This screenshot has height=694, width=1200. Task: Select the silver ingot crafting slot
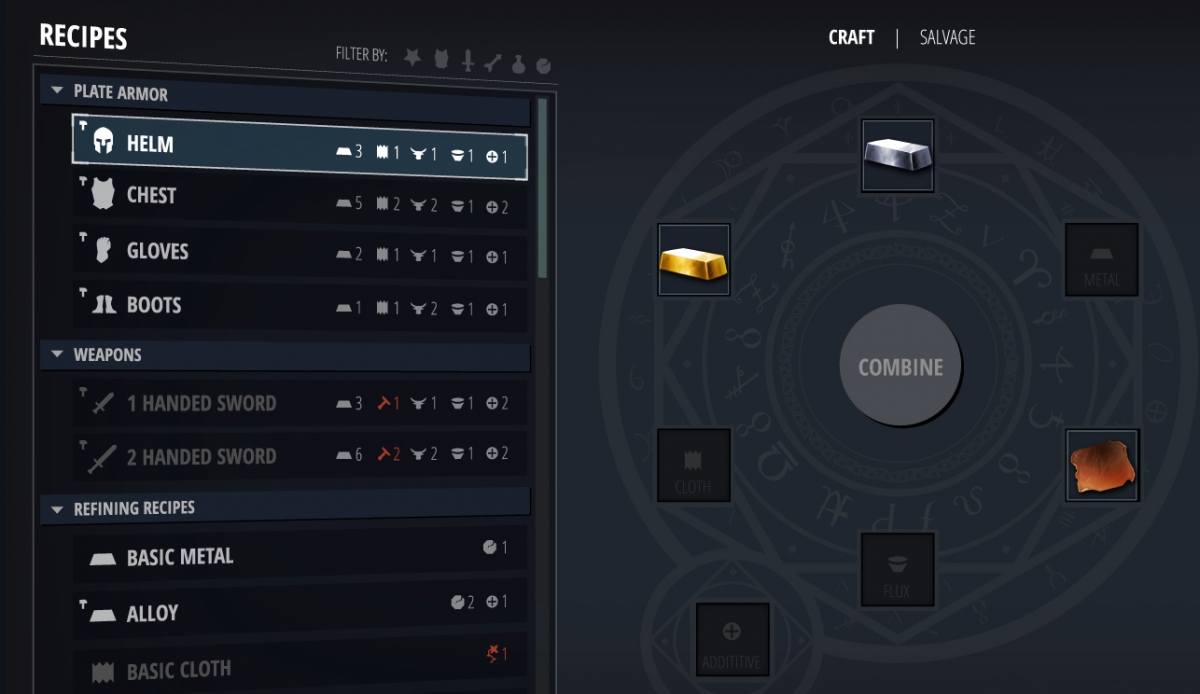[897, 156]
